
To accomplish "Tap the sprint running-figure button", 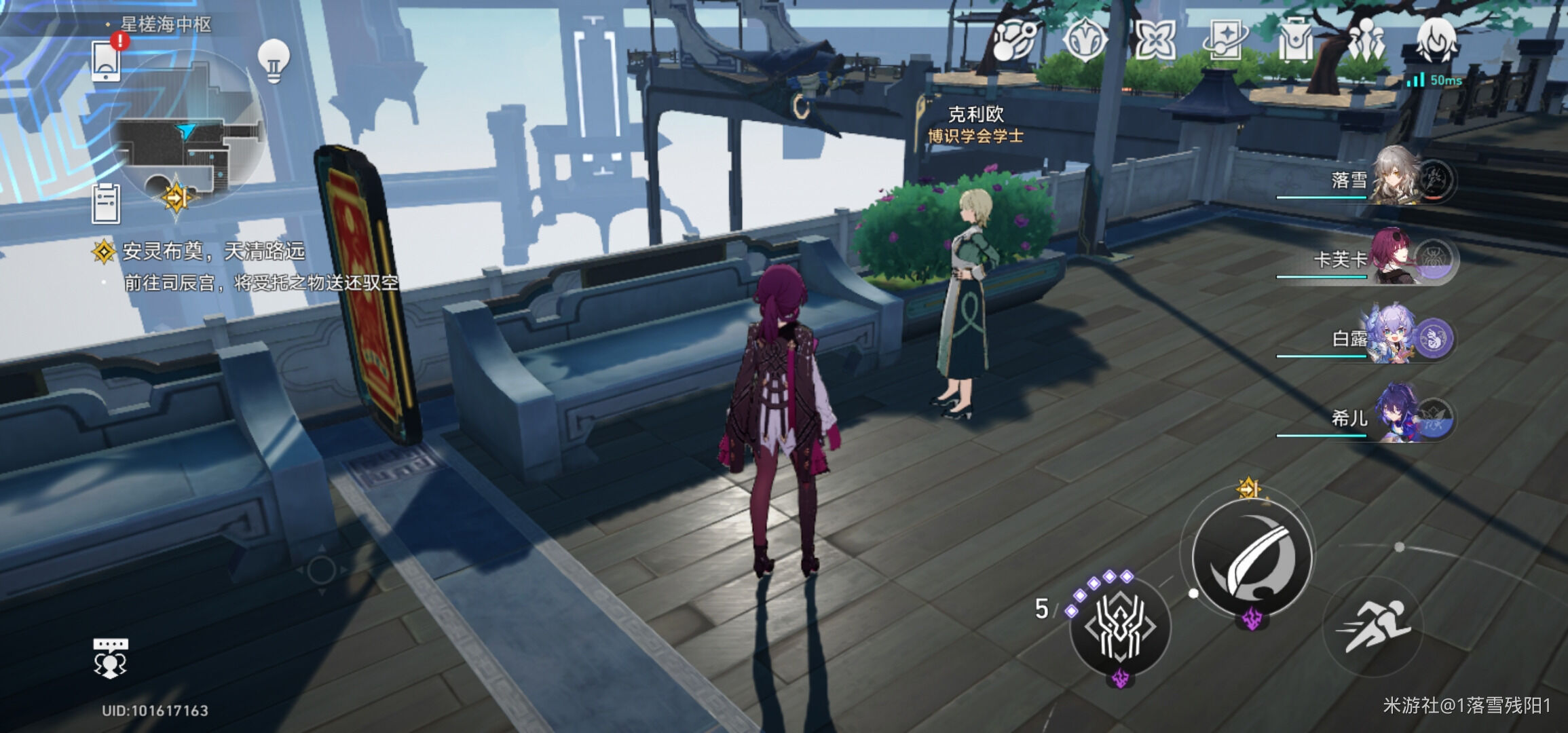I will click(1374, 626).
